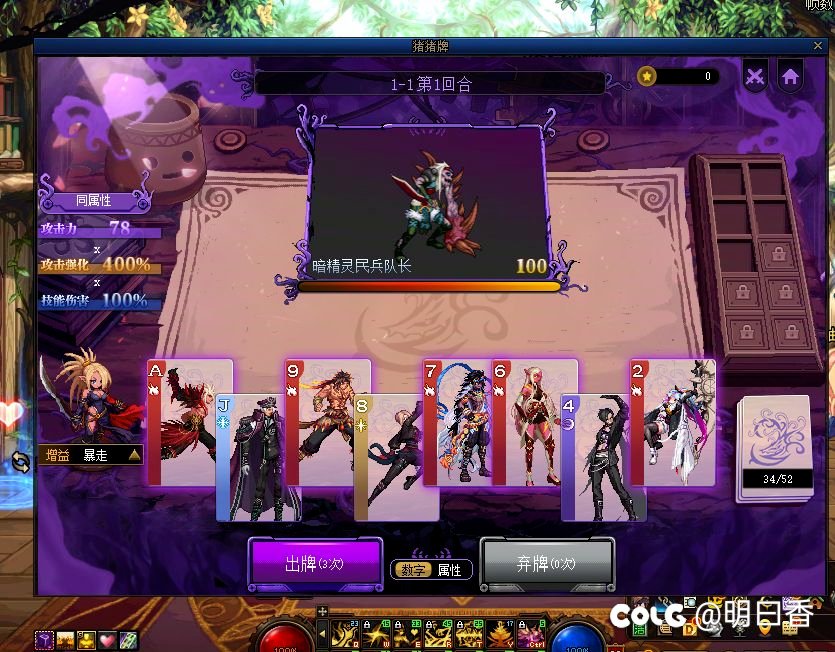835x652 pixels.
Task: Discard cards using the 弃牌 button
Action: point(546,564)
